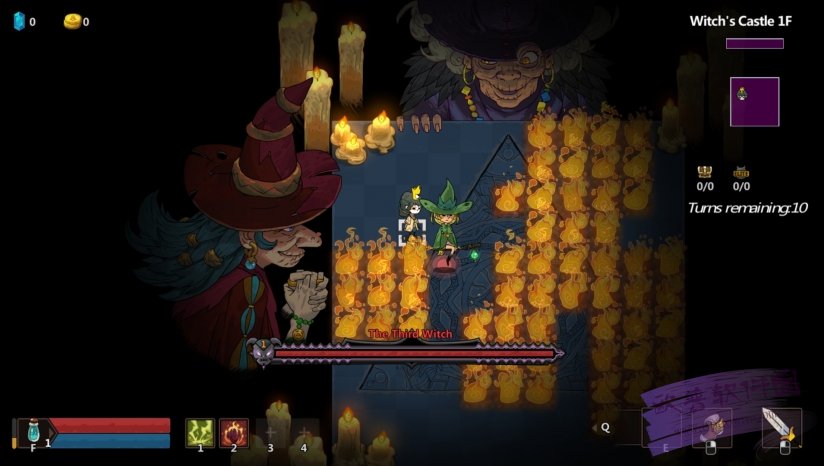Click the targeted tile with white brackets
This screenshot has height=466, width=824.
412,233
